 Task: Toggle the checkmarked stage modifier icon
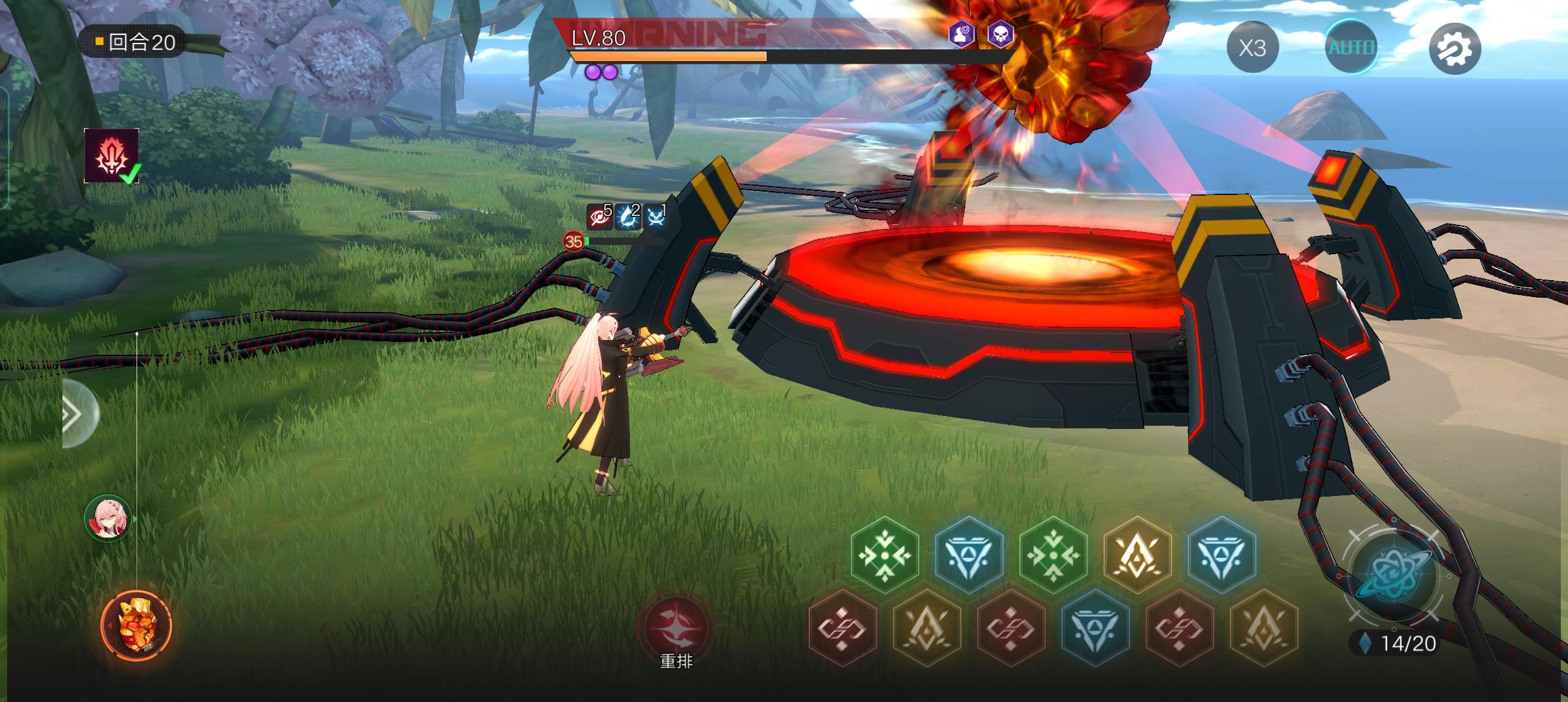tap(111, 156)
